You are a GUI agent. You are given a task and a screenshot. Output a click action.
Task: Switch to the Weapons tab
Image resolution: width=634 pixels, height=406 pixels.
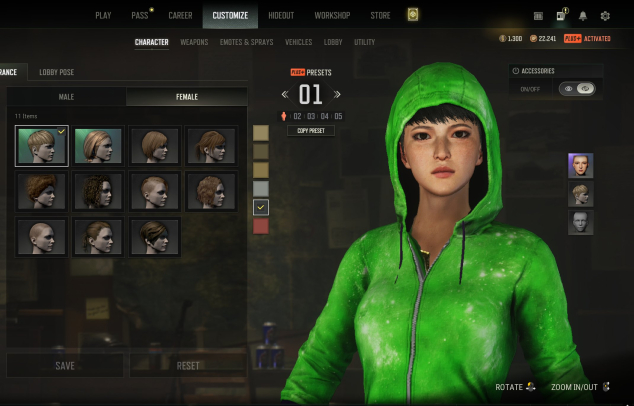point(194,43)
